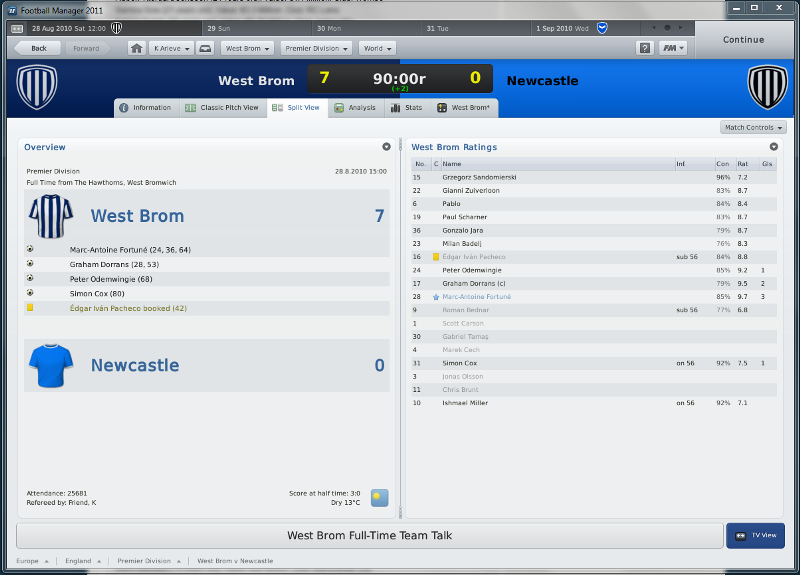
Task: Select the Analysis tab
Action: (x=355, y=108)
